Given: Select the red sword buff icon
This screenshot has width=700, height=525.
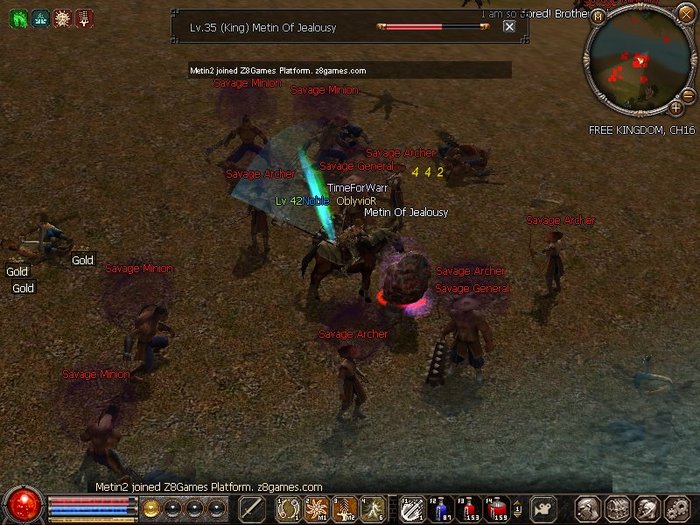Looking at the screenshot, I should [85, 18].
